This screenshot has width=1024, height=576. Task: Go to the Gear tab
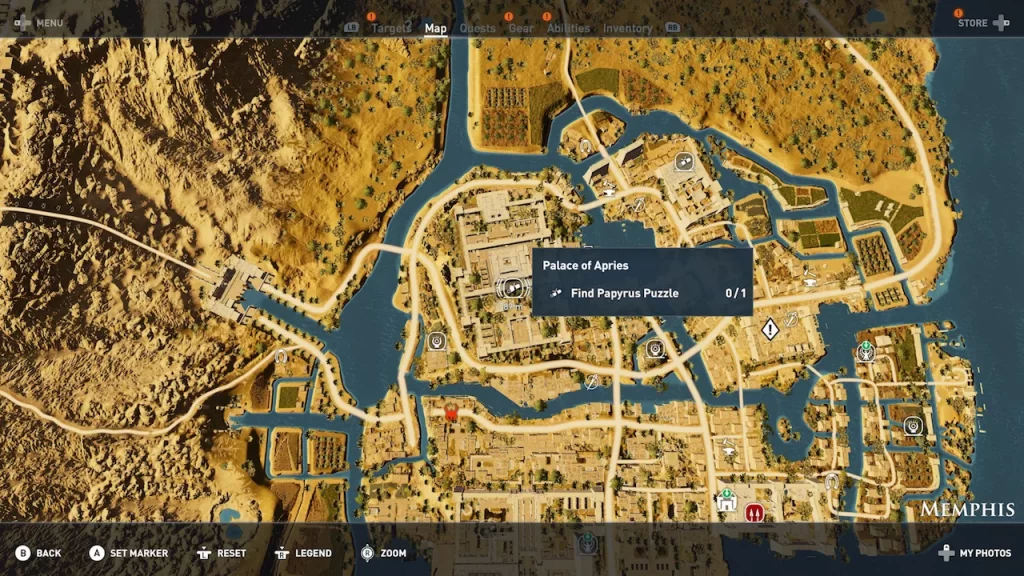[x=521, y=29]
